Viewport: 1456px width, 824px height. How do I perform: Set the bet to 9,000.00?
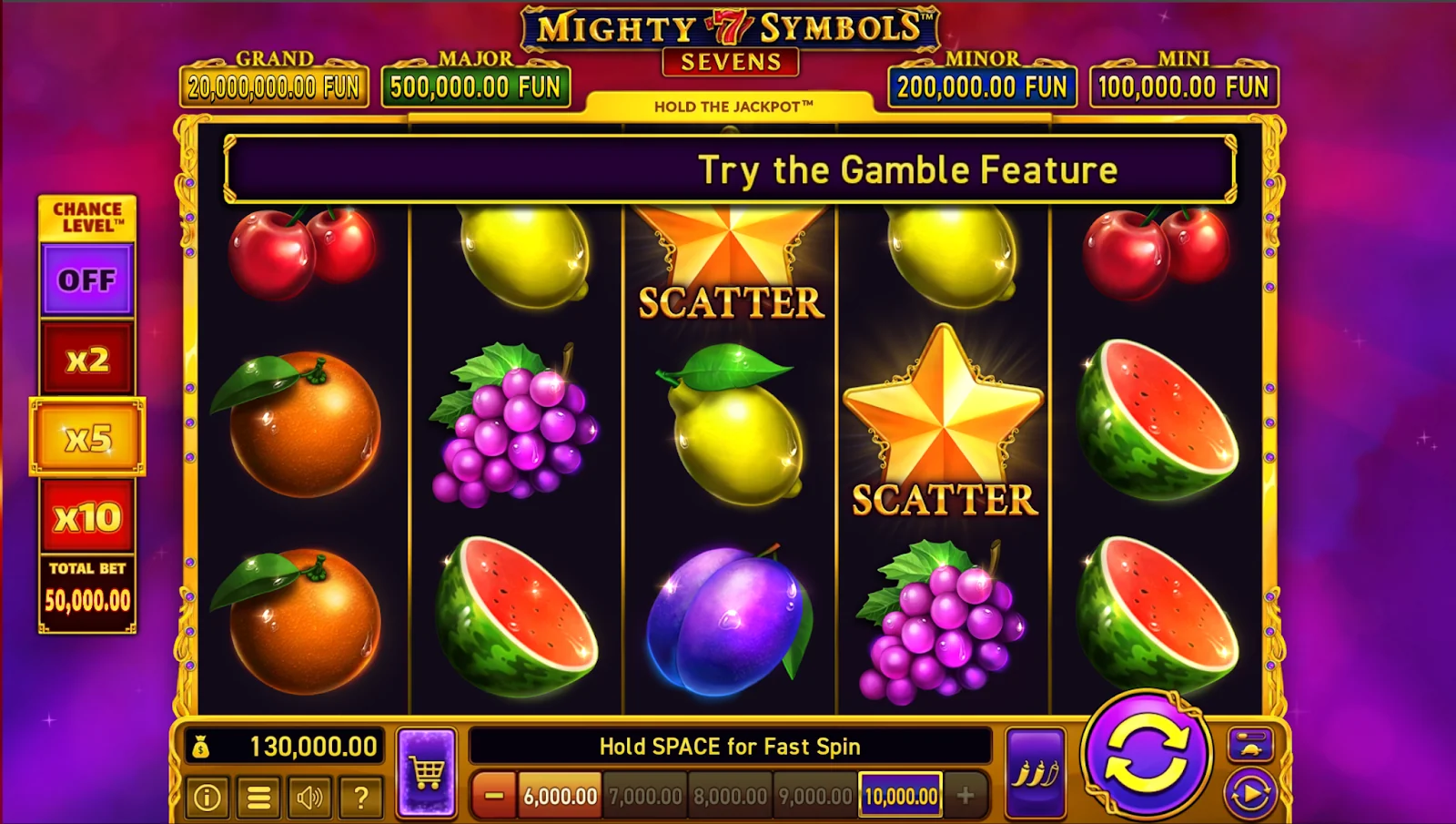coord(815,796)
